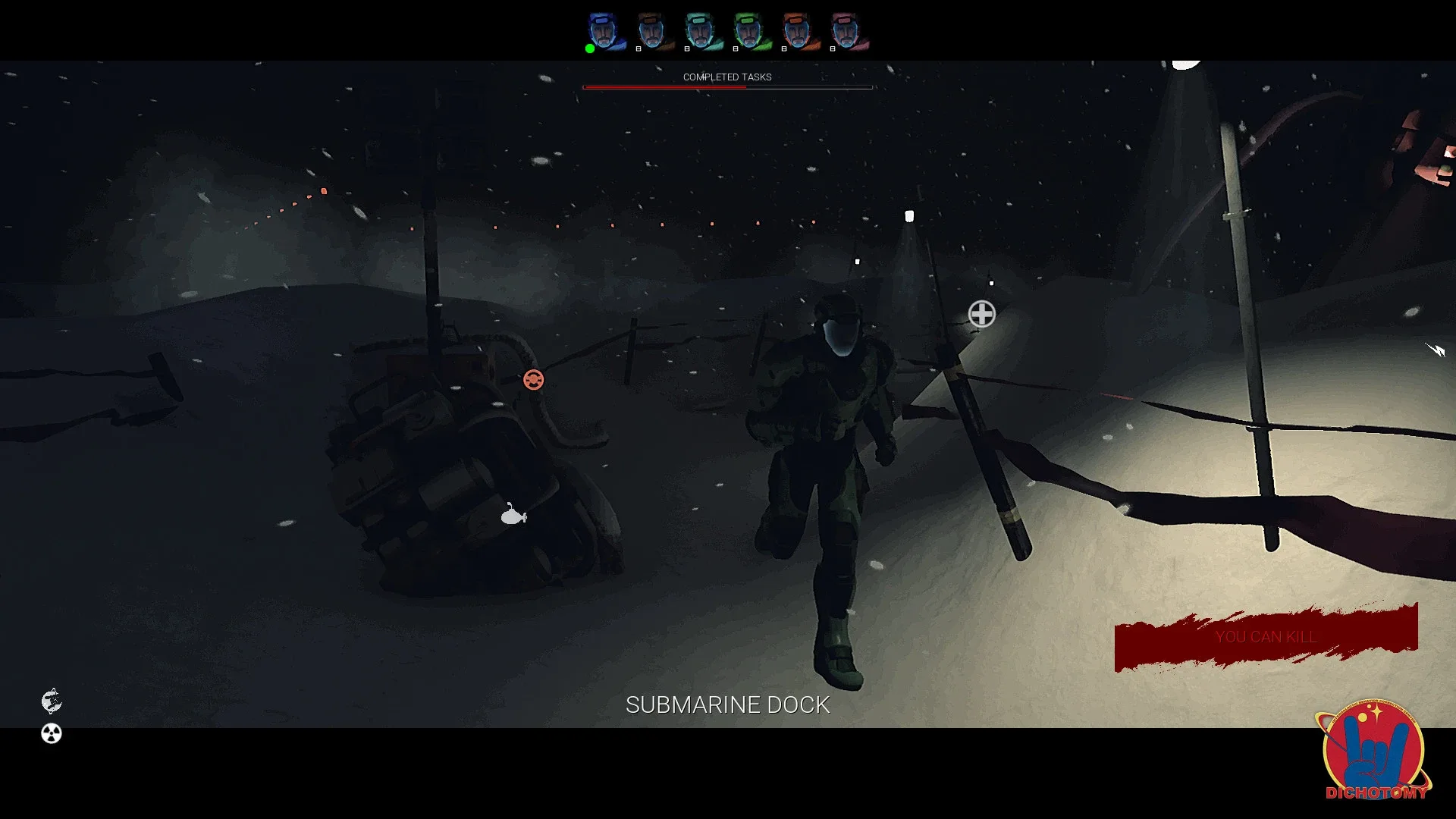Click the SUBMARINE DOCK location label
Viewport: 1456px width, 819px height.
pos(727,704)
